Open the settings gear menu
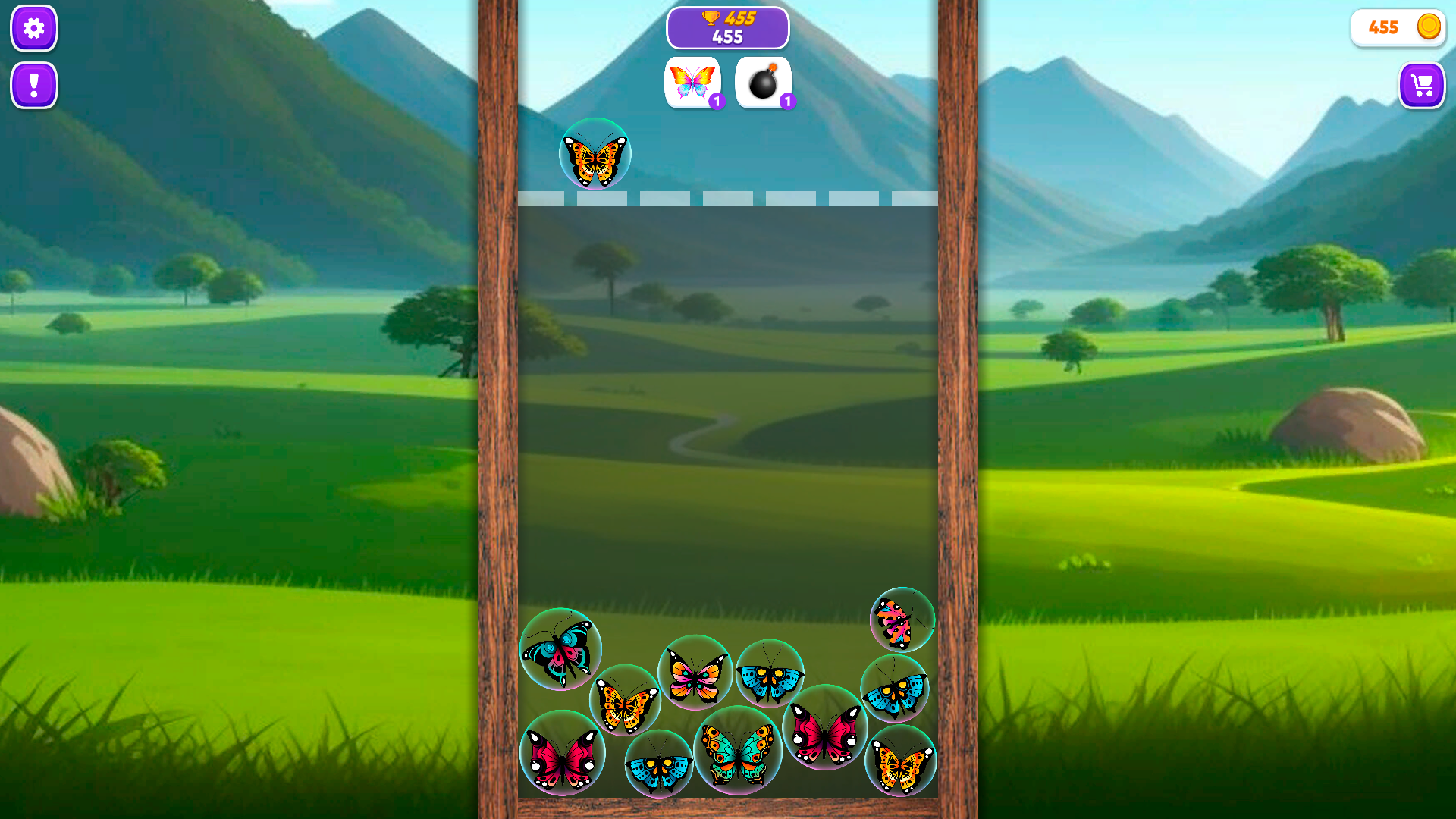This screenshot has height=819, width=1456. pyautogui.click(x=33, y=28)
